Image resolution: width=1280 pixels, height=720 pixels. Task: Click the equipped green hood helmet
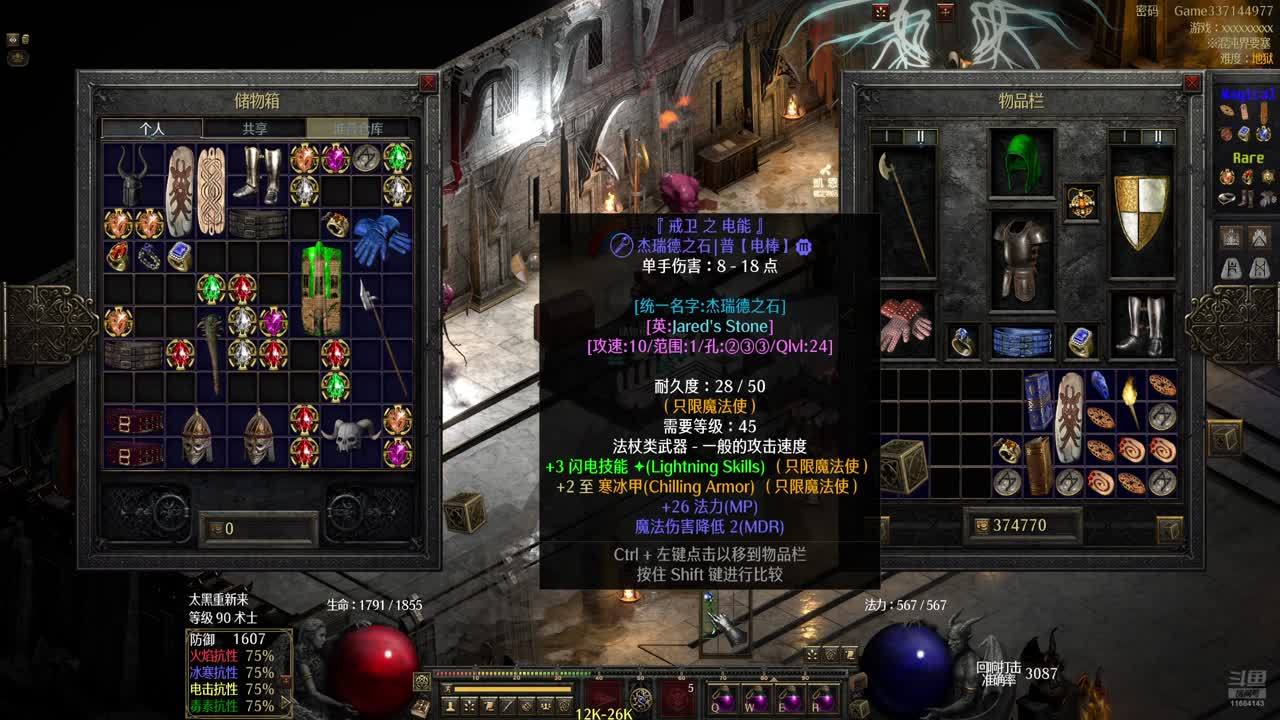point(1022,162)
